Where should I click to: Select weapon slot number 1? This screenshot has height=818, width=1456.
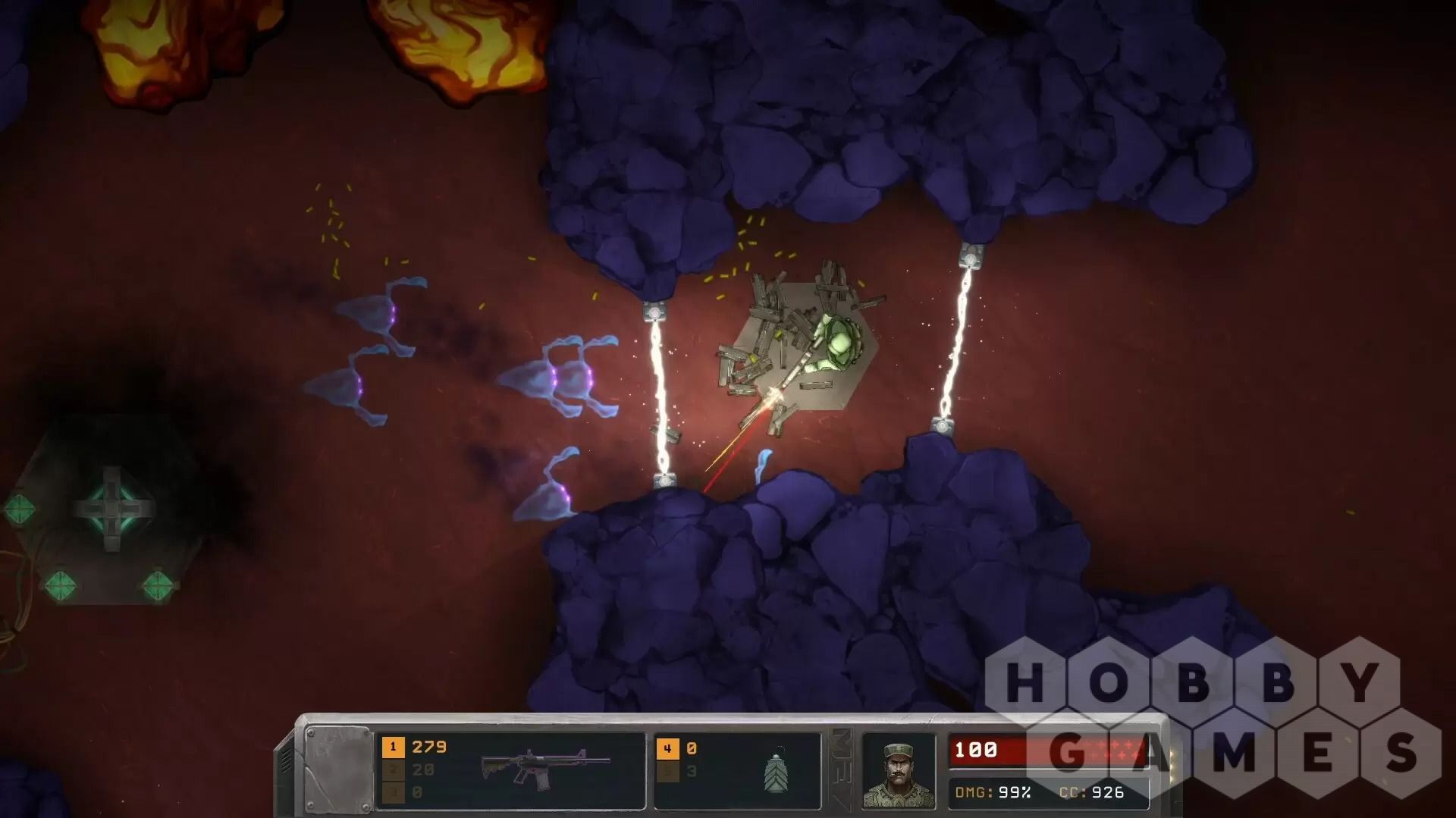(393, 747)
